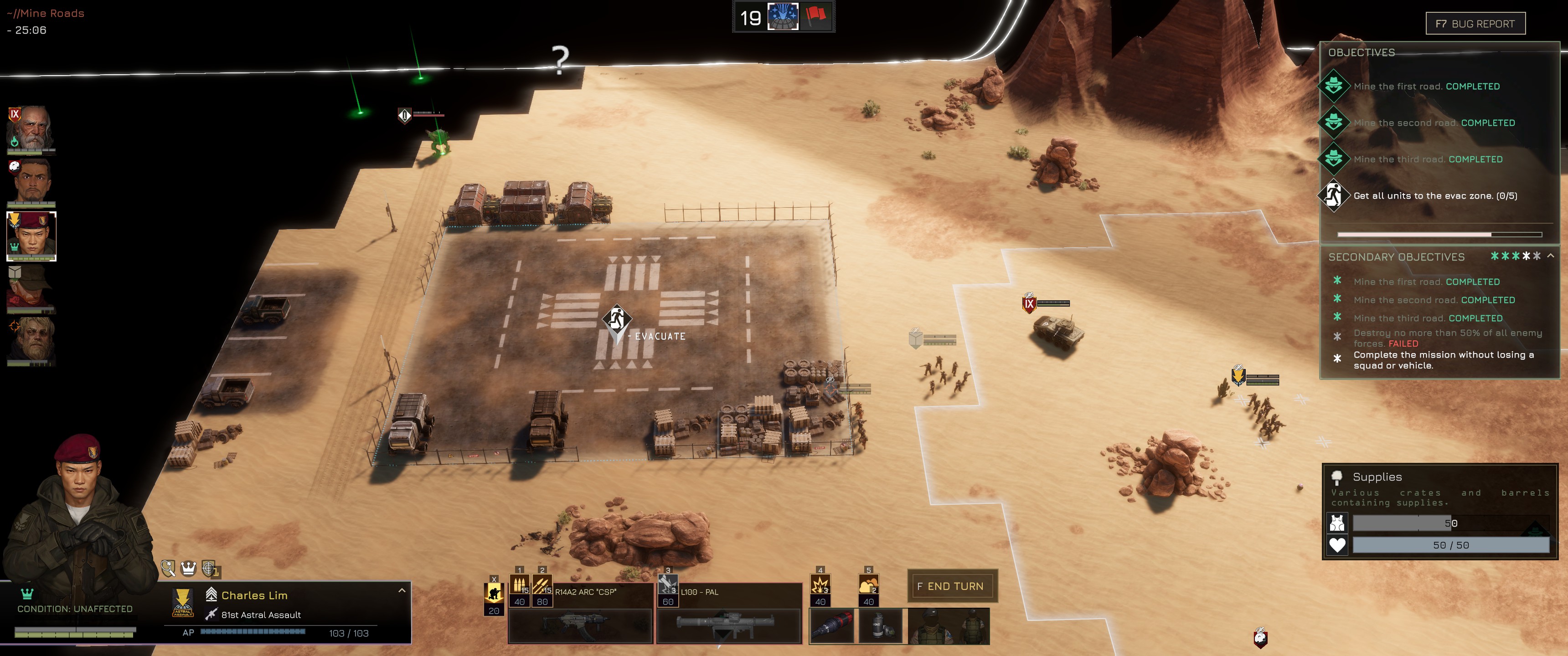Image resolution: width=1568 pixels, height=656 pixels.
Task: Select the white-bearded old man portrait
Action: click(x=31, y=129)
